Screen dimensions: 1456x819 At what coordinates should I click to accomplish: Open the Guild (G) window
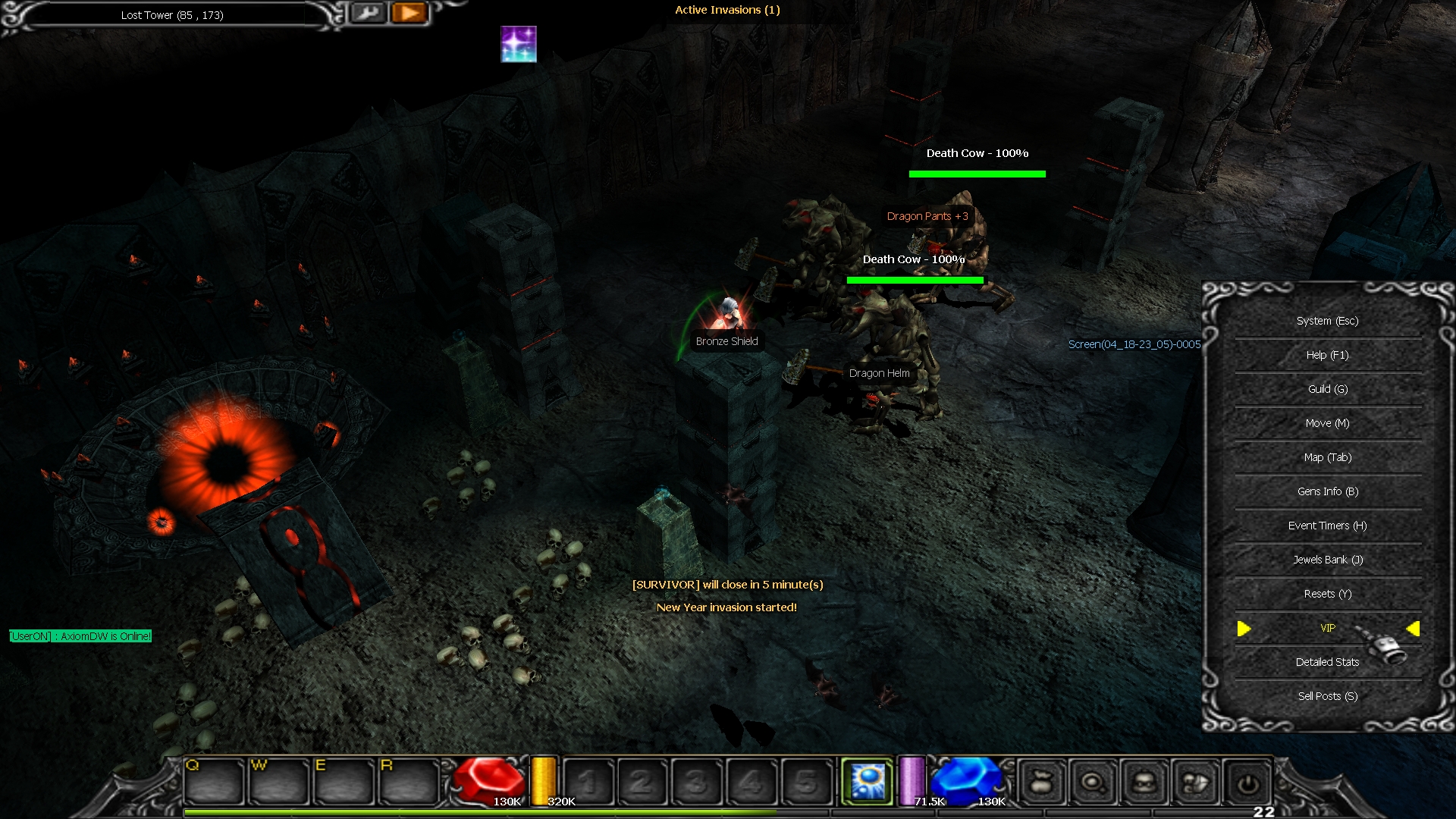[x=1327, y=389]
